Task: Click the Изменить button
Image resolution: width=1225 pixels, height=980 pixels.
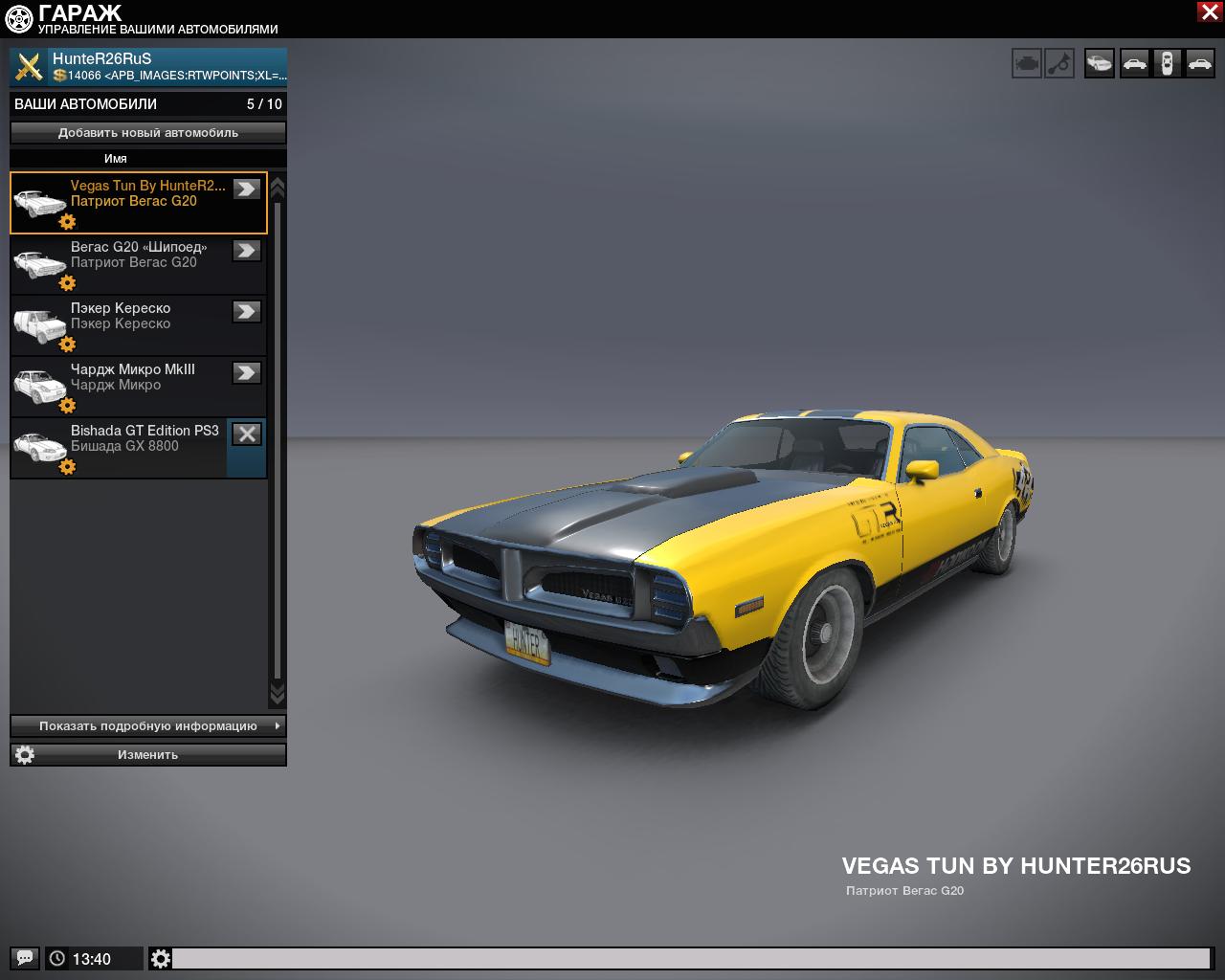Action: pyautogui.click(x=148, y=755)
